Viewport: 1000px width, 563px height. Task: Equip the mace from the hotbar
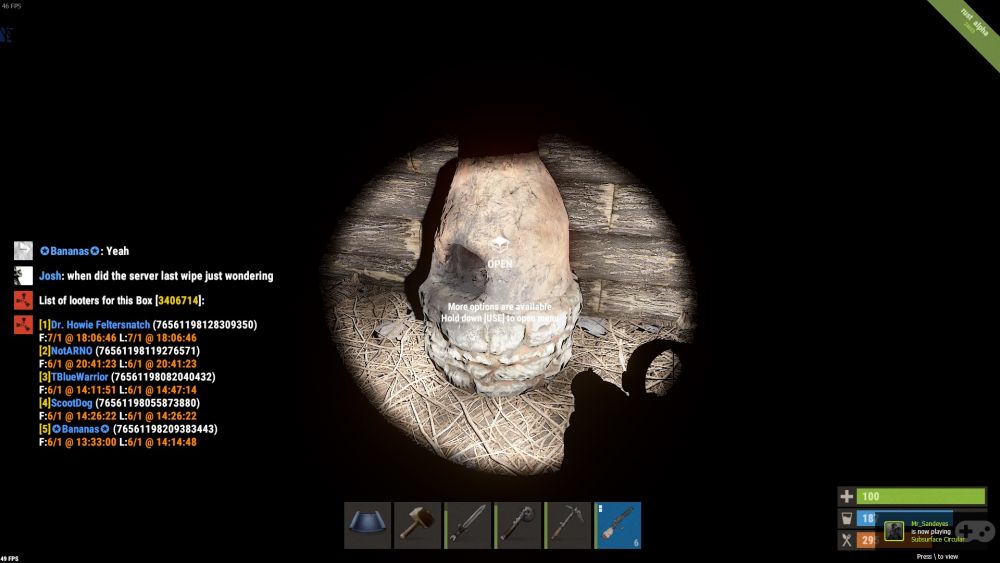(517, 525)
